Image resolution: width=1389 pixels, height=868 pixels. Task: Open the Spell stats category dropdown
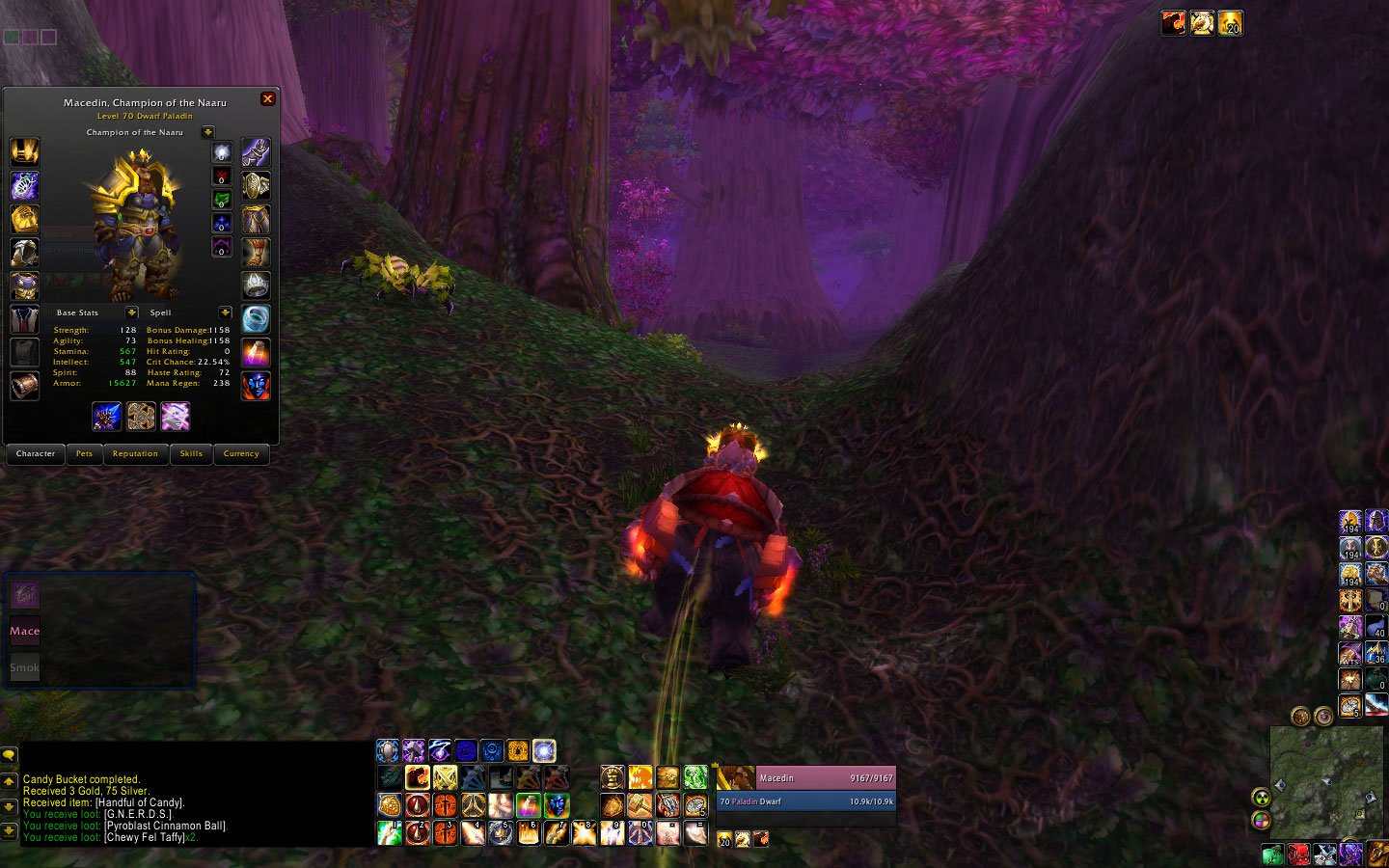(x=225, y=312)
